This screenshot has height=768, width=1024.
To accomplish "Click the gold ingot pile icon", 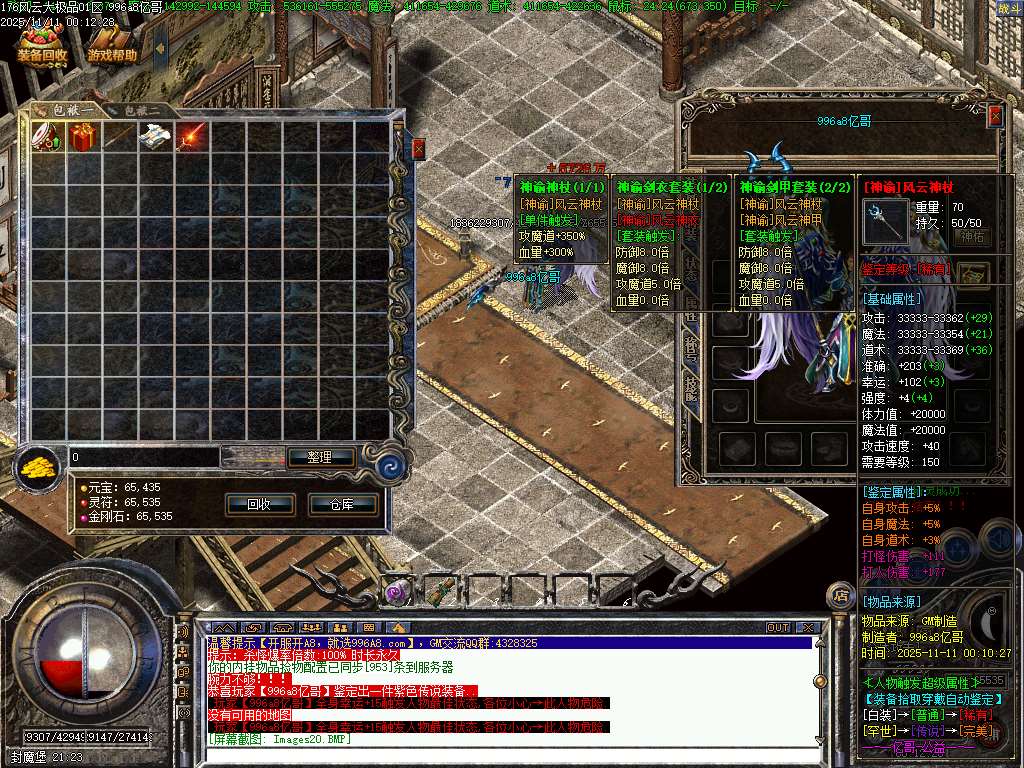I will (x=40, y=465).
